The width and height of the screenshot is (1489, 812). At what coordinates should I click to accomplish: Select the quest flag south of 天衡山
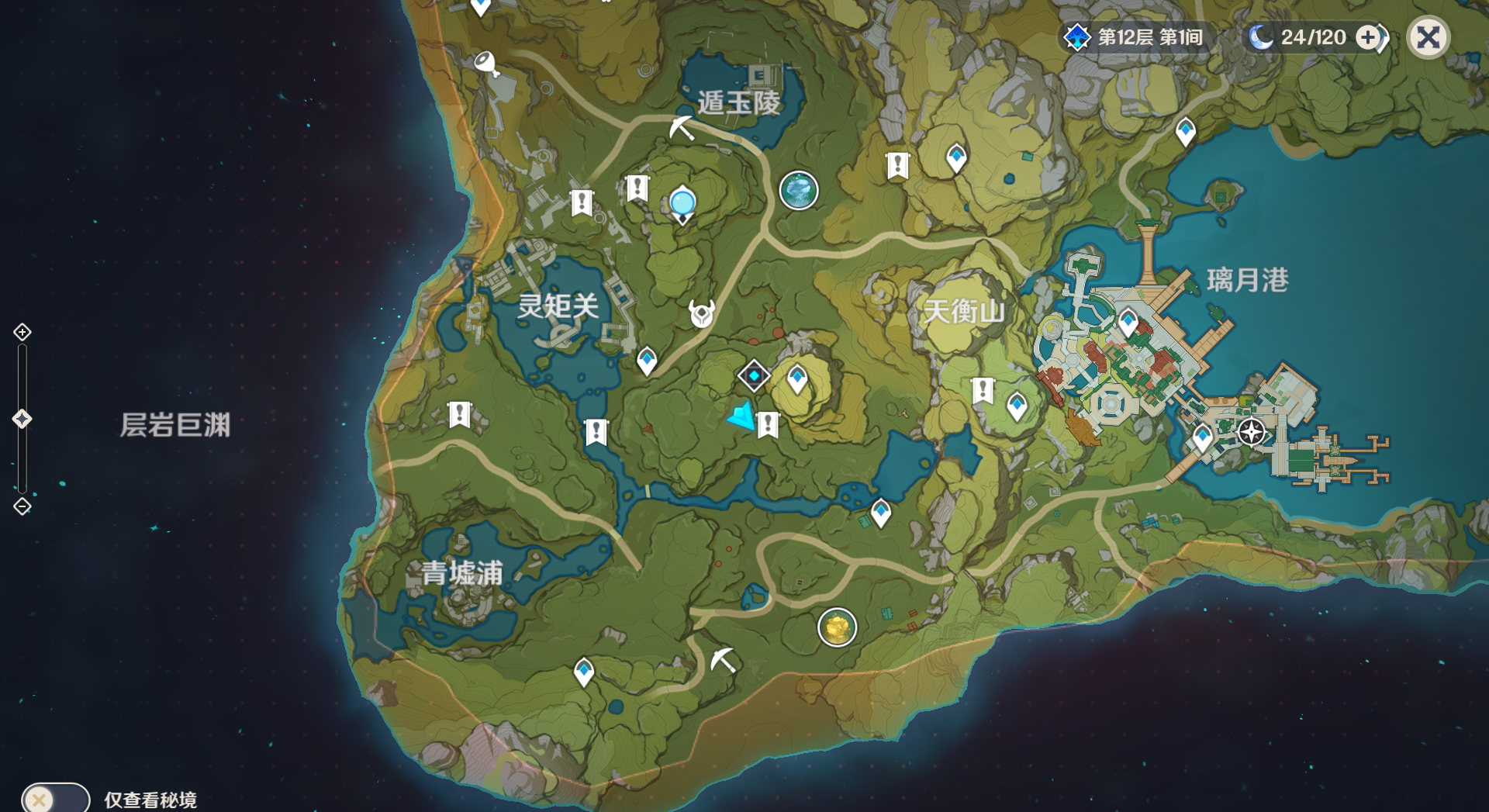click(x=983, y=389)
